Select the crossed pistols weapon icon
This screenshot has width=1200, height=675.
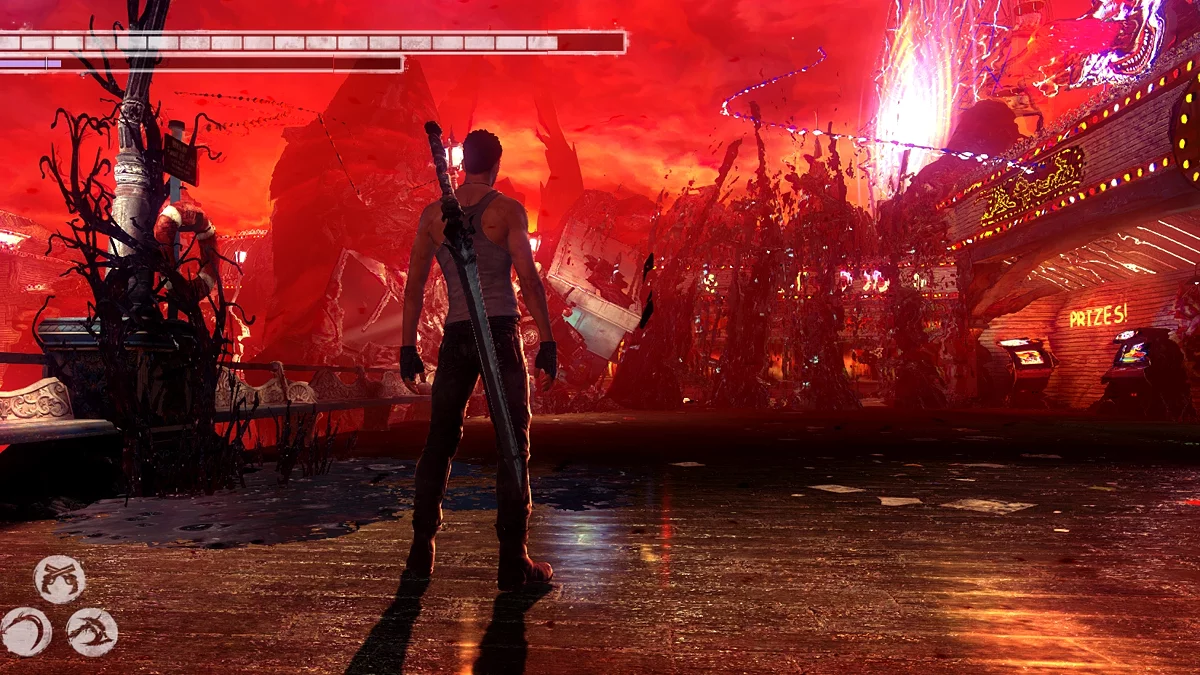click(59, 579)
